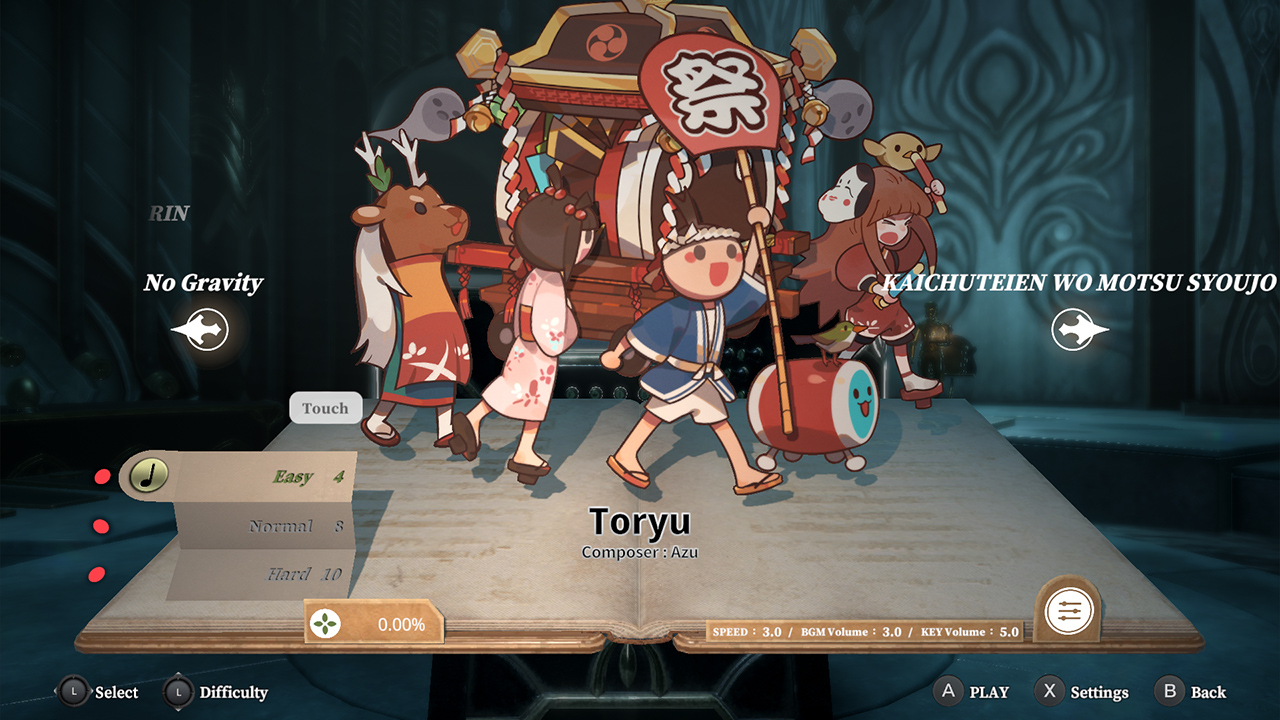1280x720 pixels.
Task: Open the sliders settings icon on the page
Action: 1068,610
